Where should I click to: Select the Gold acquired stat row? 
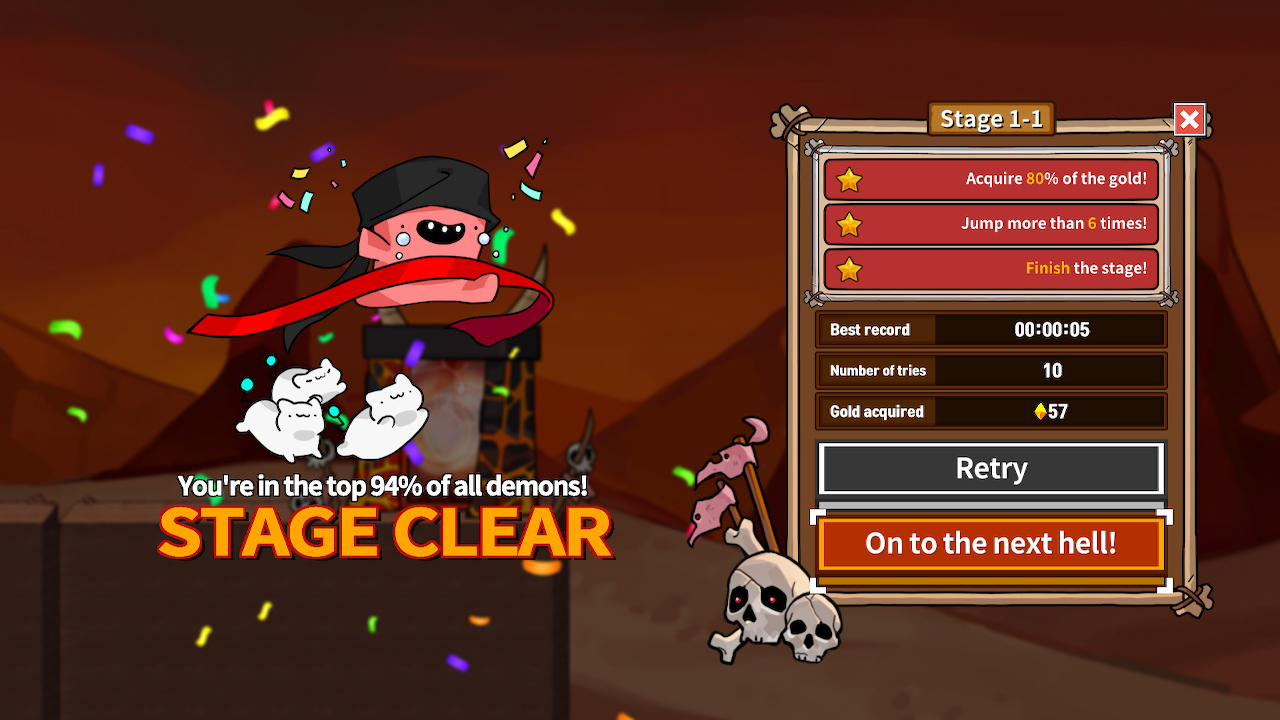click(x=991, y=411)
